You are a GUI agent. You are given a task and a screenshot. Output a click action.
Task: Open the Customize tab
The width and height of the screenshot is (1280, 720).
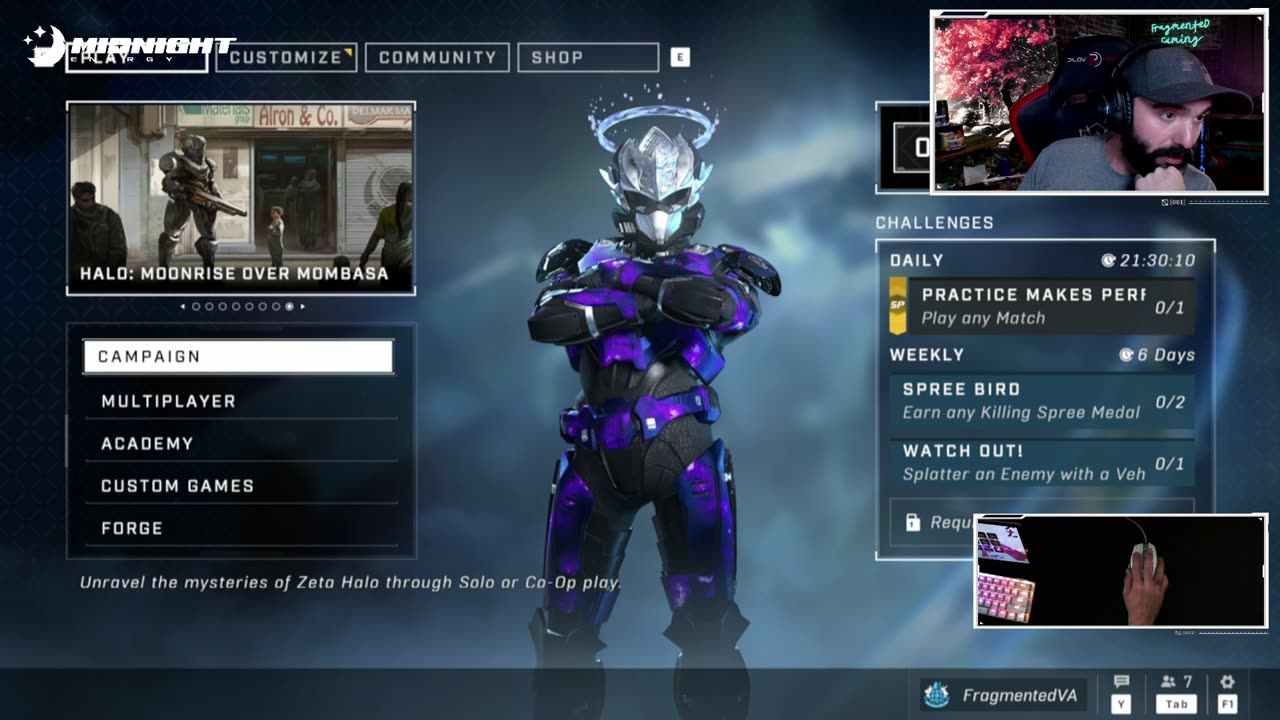pyautogui.click(x=286, y=57)
